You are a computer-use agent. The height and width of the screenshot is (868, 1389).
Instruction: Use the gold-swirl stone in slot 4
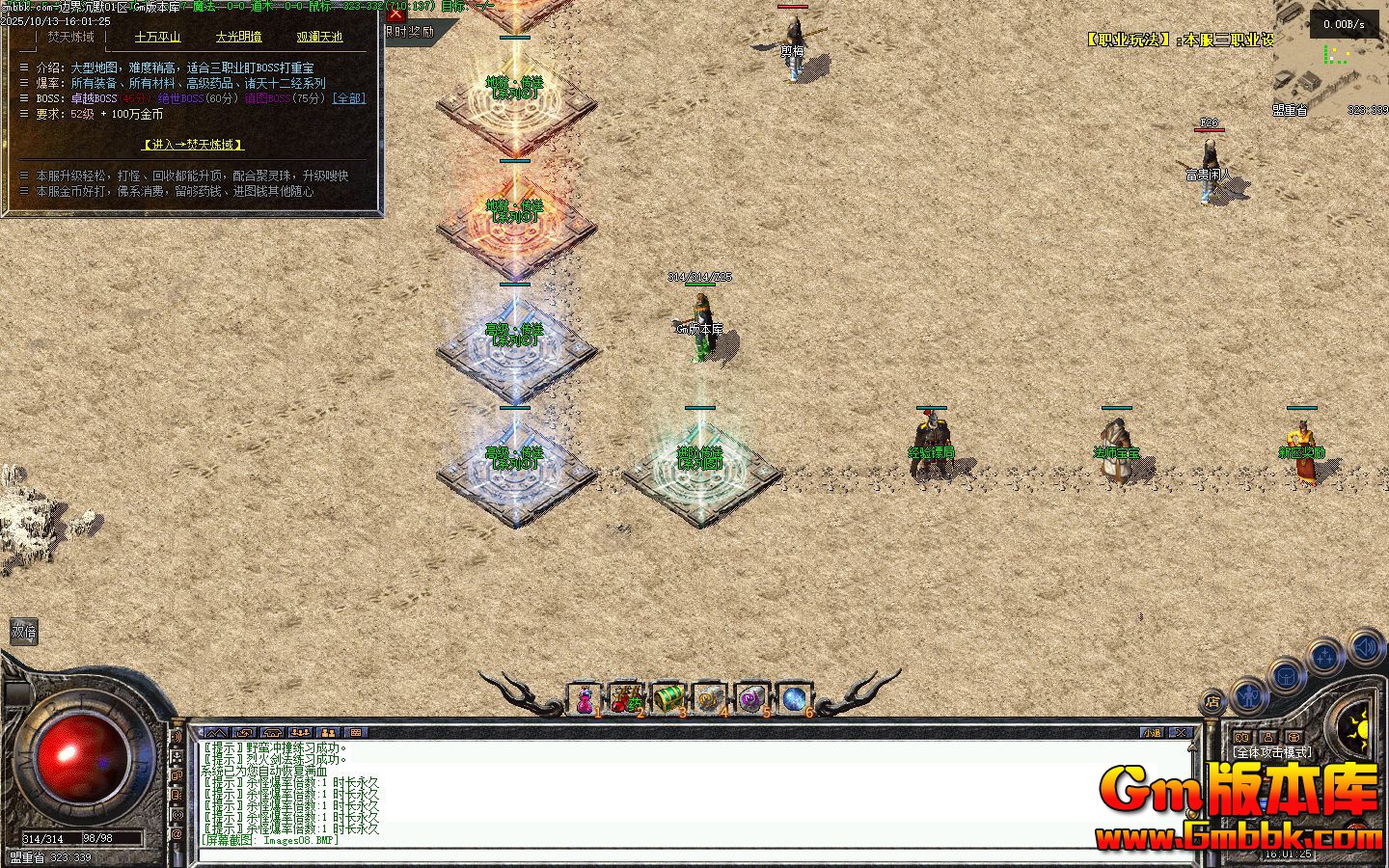710,700
